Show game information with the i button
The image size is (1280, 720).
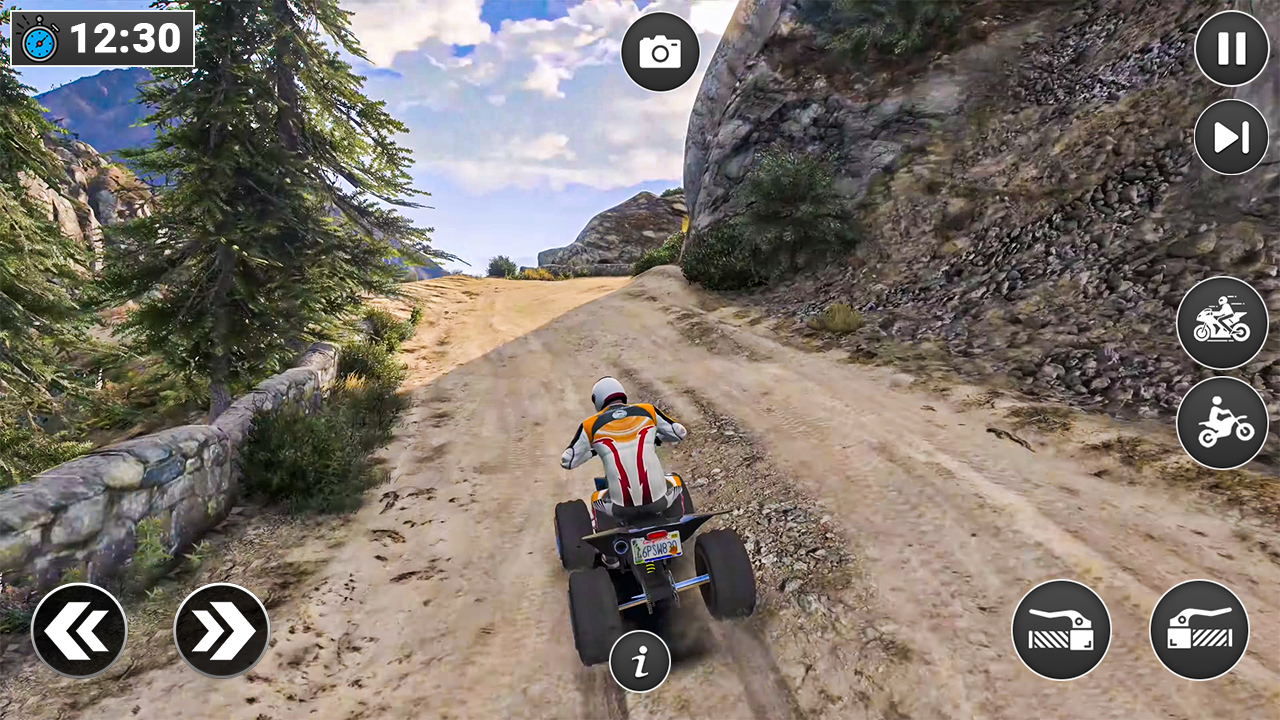coord(641,659)
